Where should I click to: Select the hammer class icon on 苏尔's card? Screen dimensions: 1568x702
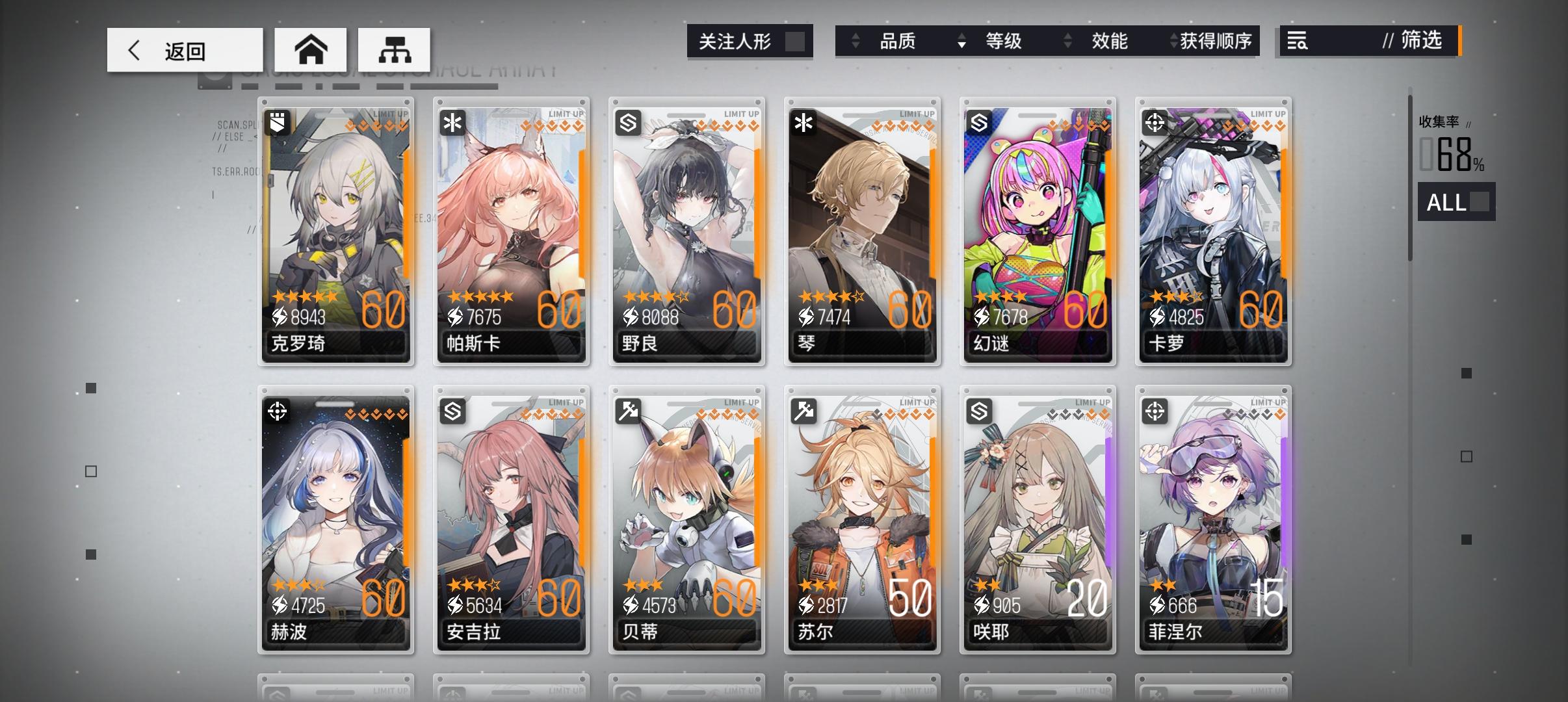click(x=805, y=412)
